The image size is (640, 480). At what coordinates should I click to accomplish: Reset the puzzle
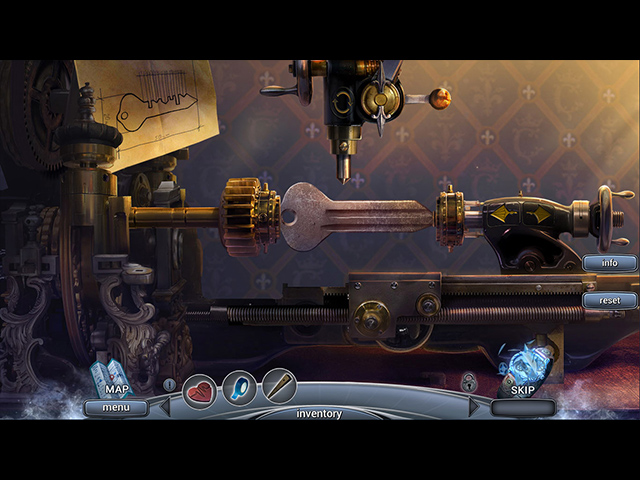[x=609, y=300]
